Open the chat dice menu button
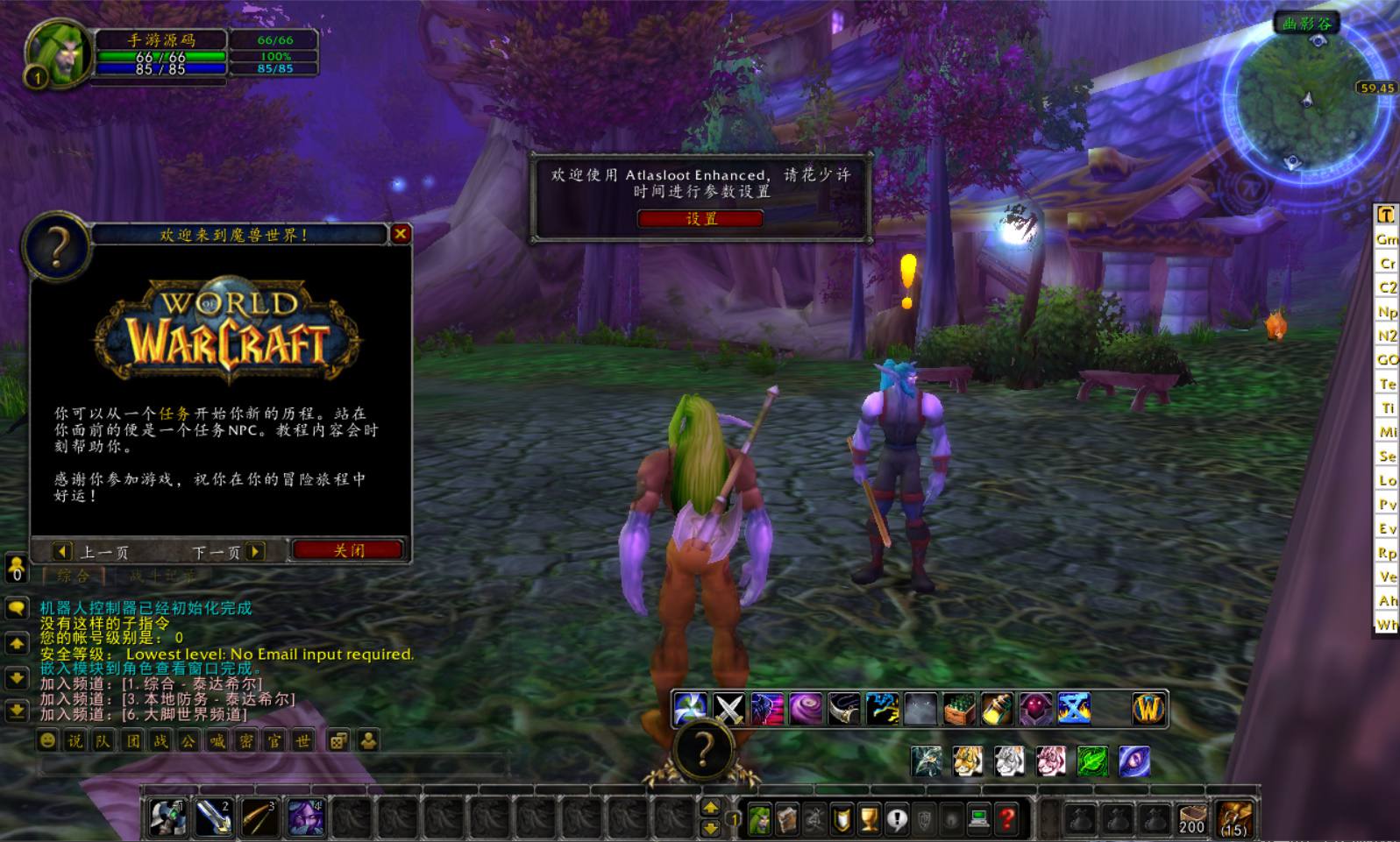This screenshot has height=842, width=1400. [338, 740]
